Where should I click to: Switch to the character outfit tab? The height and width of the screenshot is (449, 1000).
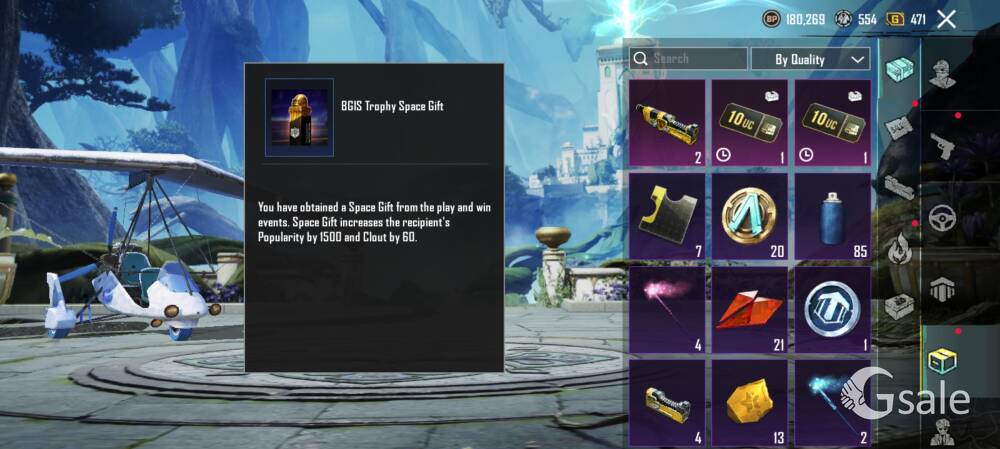point(941,73)
